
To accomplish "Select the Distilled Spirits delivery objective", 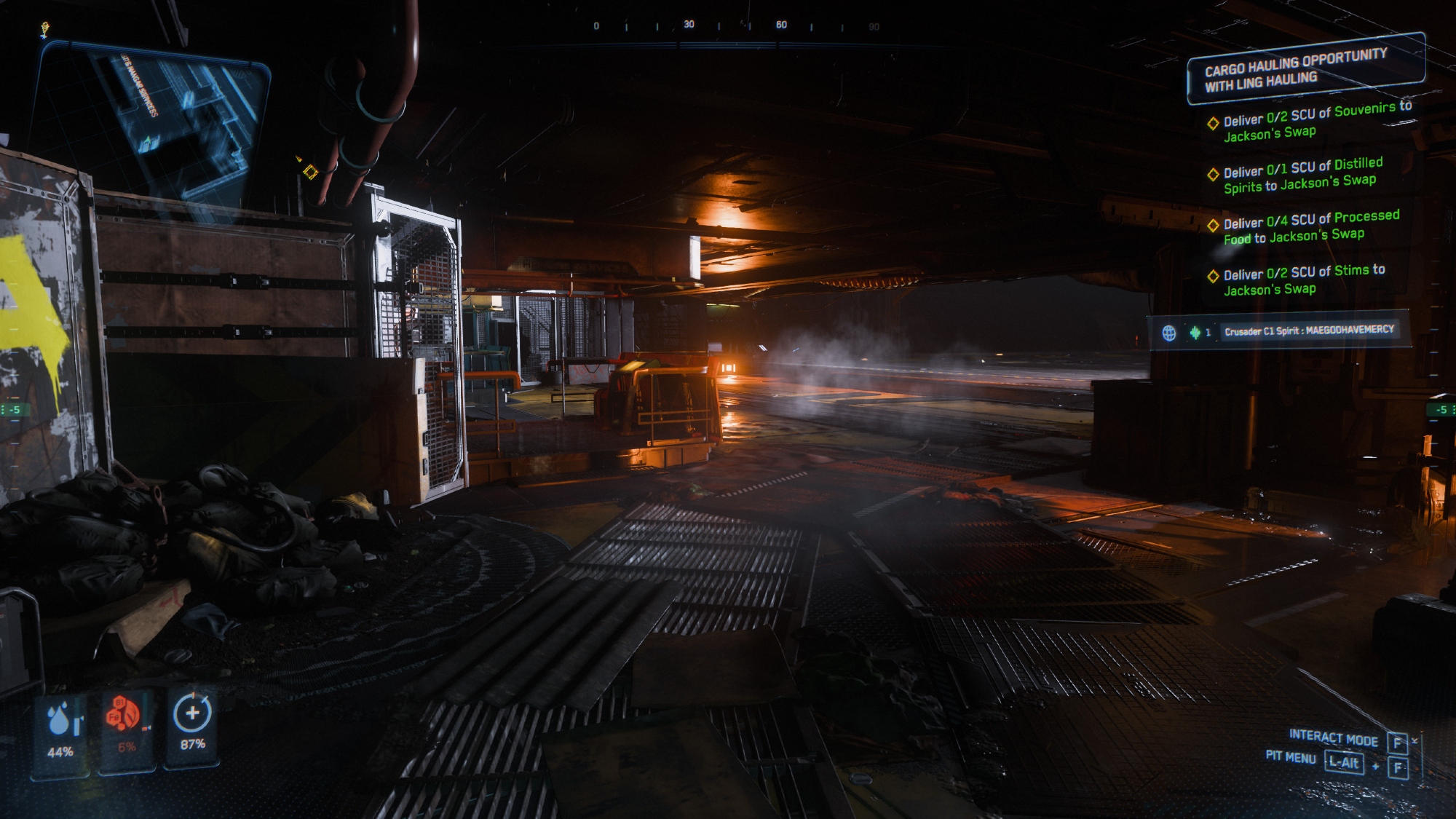I will (x=1302, y=175).
